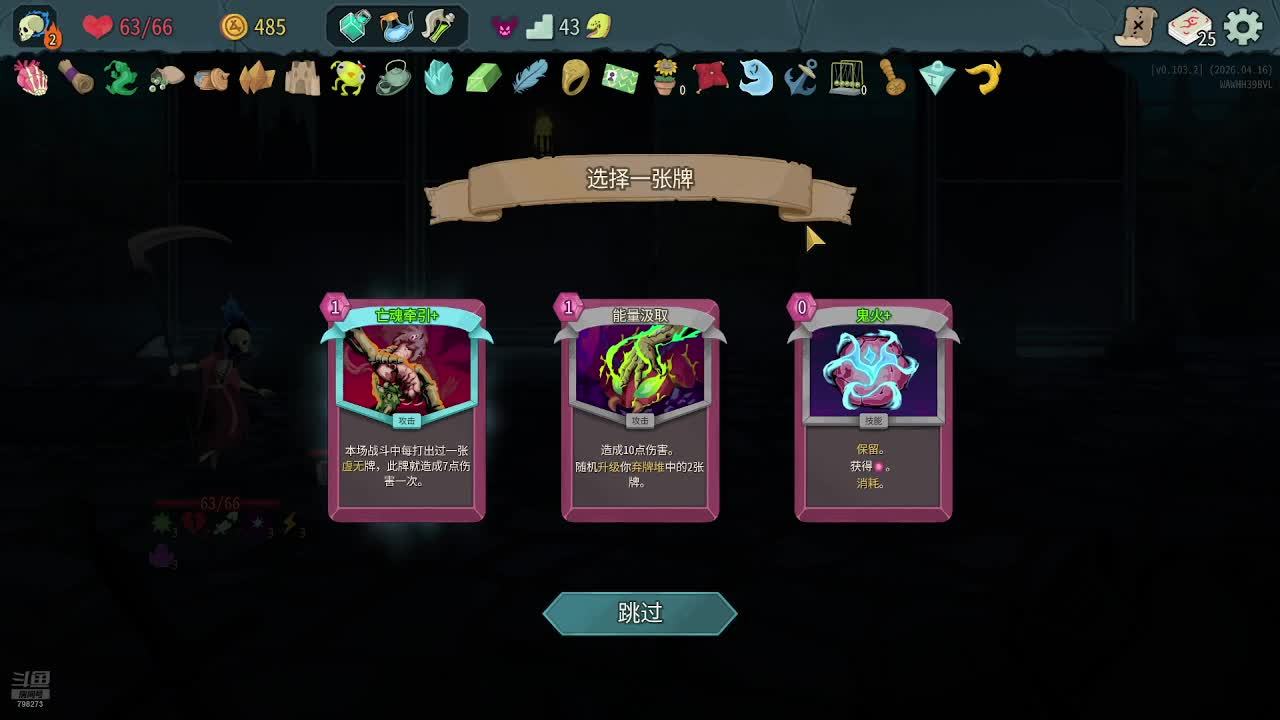The height and width of the screenshot is (720, 1280).
Task: Inspect the blue anchor relic
Action: click(801, 77)
